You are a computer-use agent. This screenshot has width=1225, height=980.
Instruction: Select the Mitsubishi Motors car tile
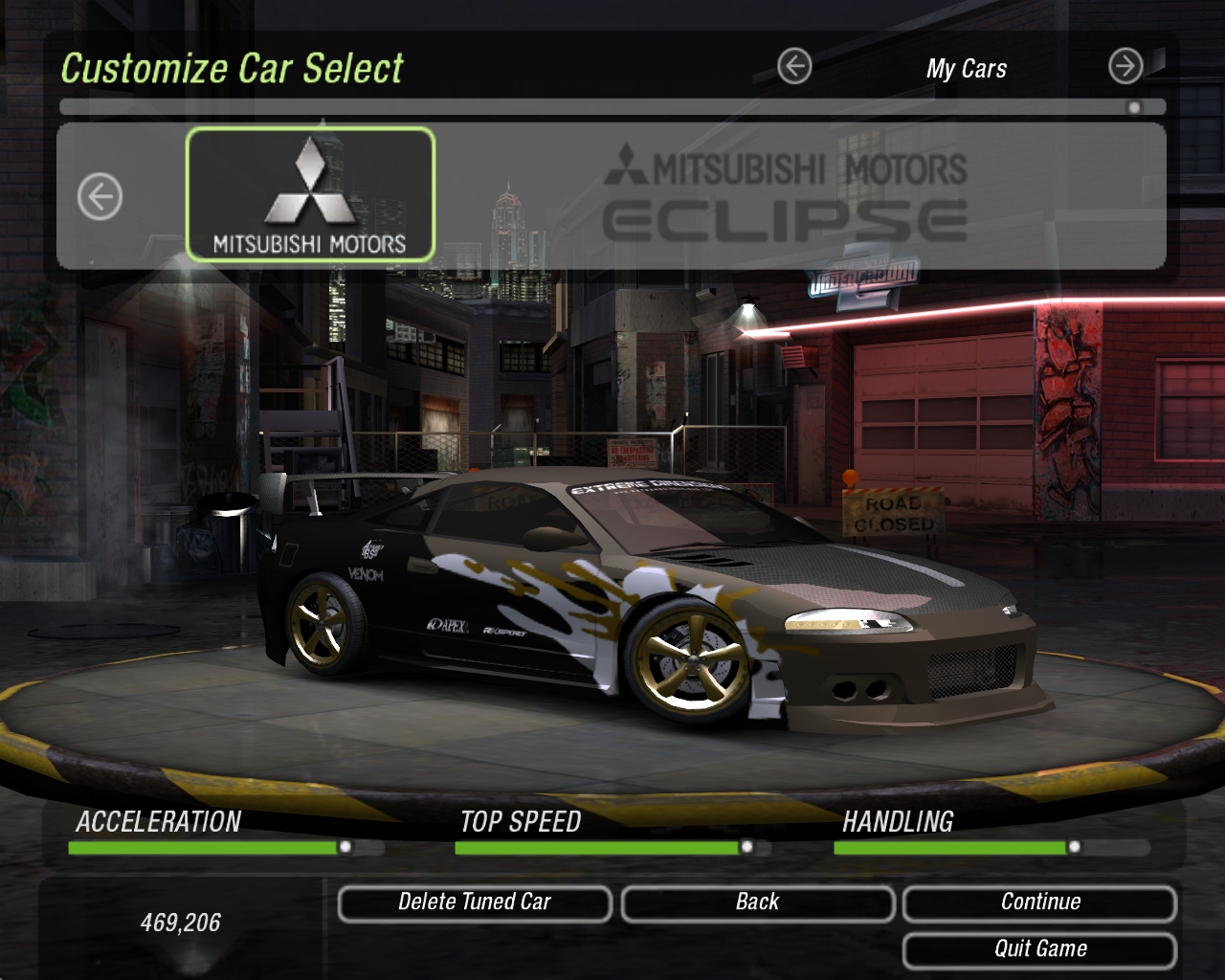point(310,194)
